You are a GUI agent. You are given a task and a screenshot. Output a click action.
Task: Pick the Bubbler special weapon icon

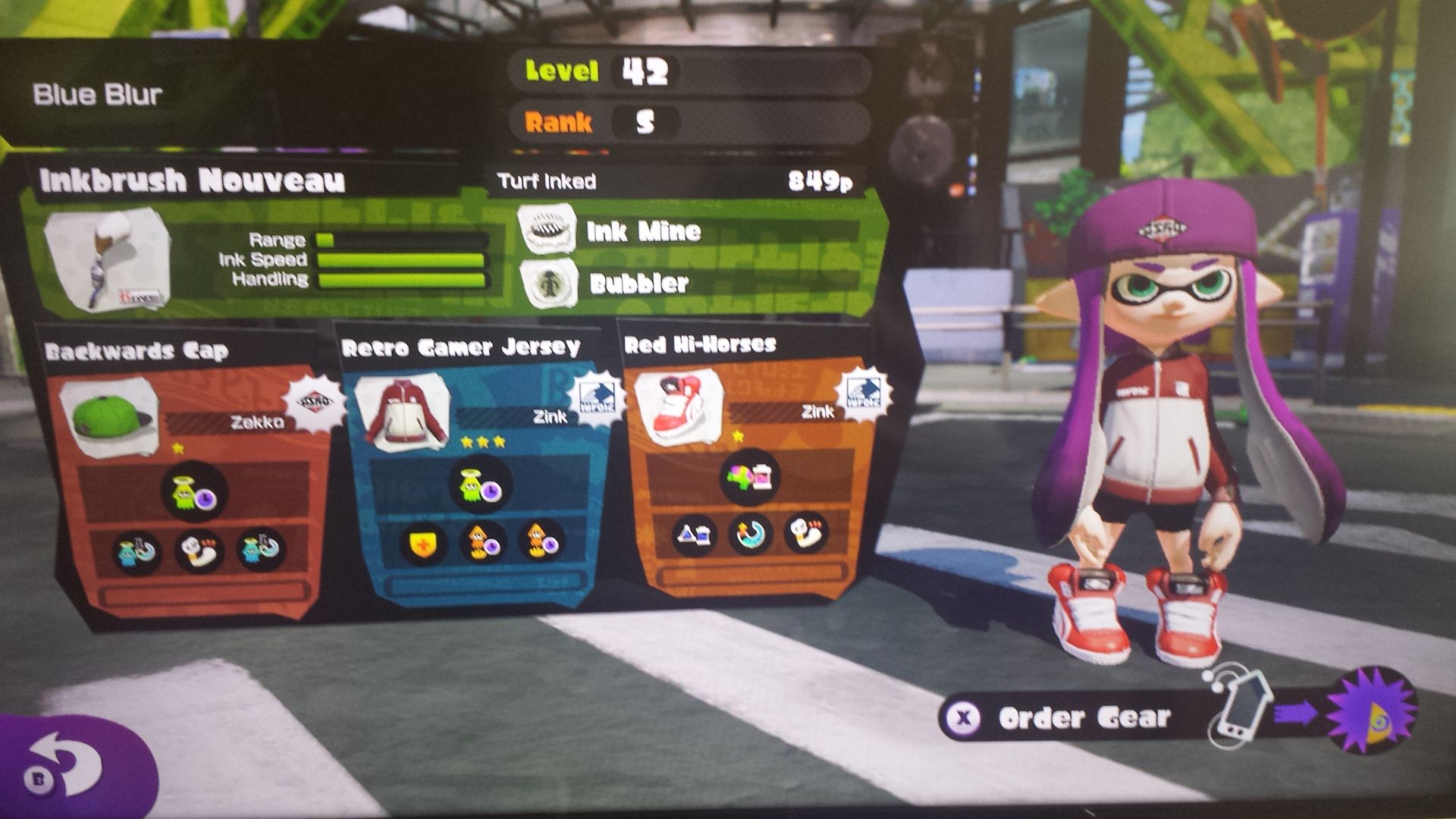tap(548, 284)
